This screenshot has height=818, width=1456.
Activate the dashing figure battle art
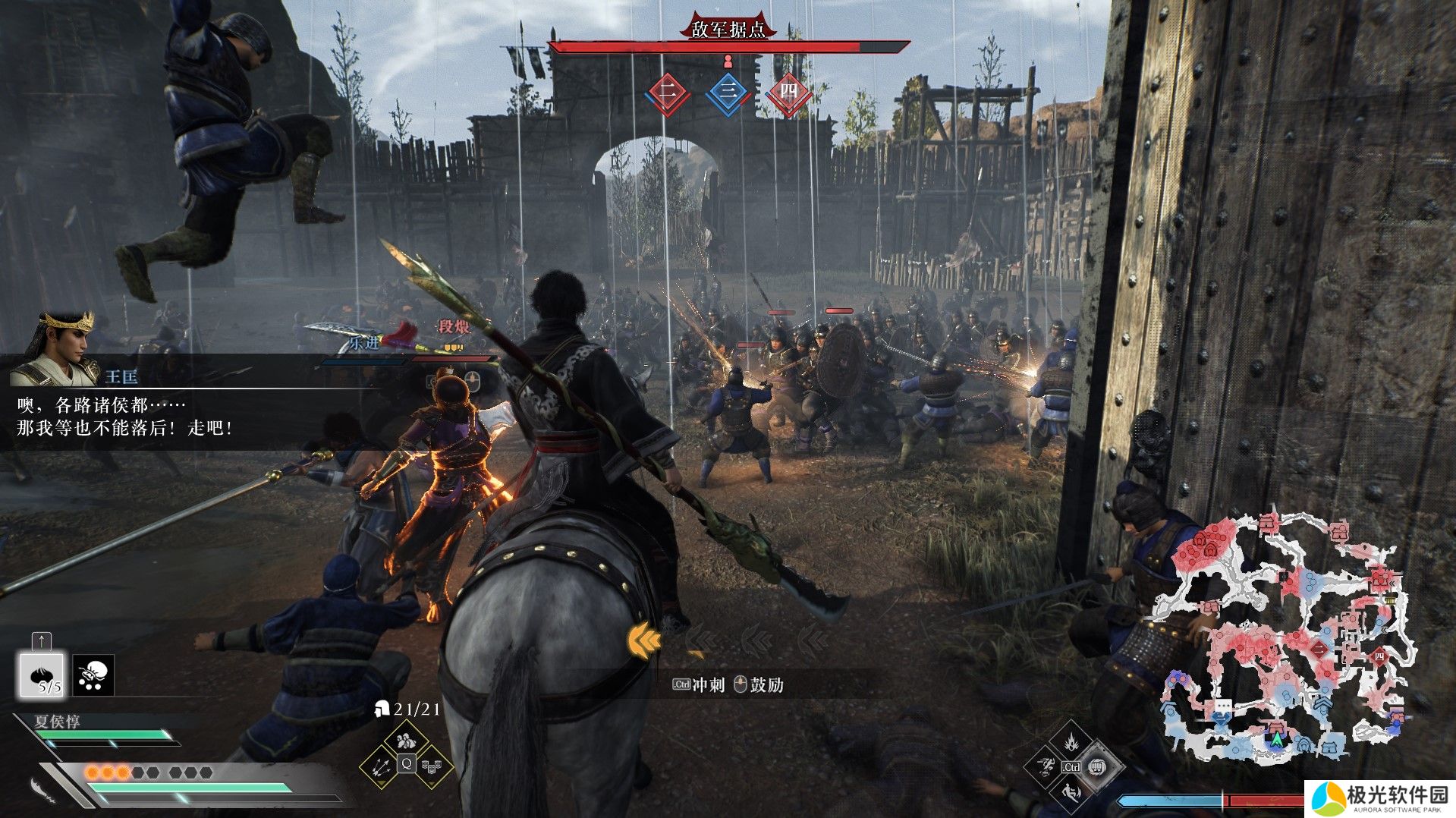(1044, 767)
